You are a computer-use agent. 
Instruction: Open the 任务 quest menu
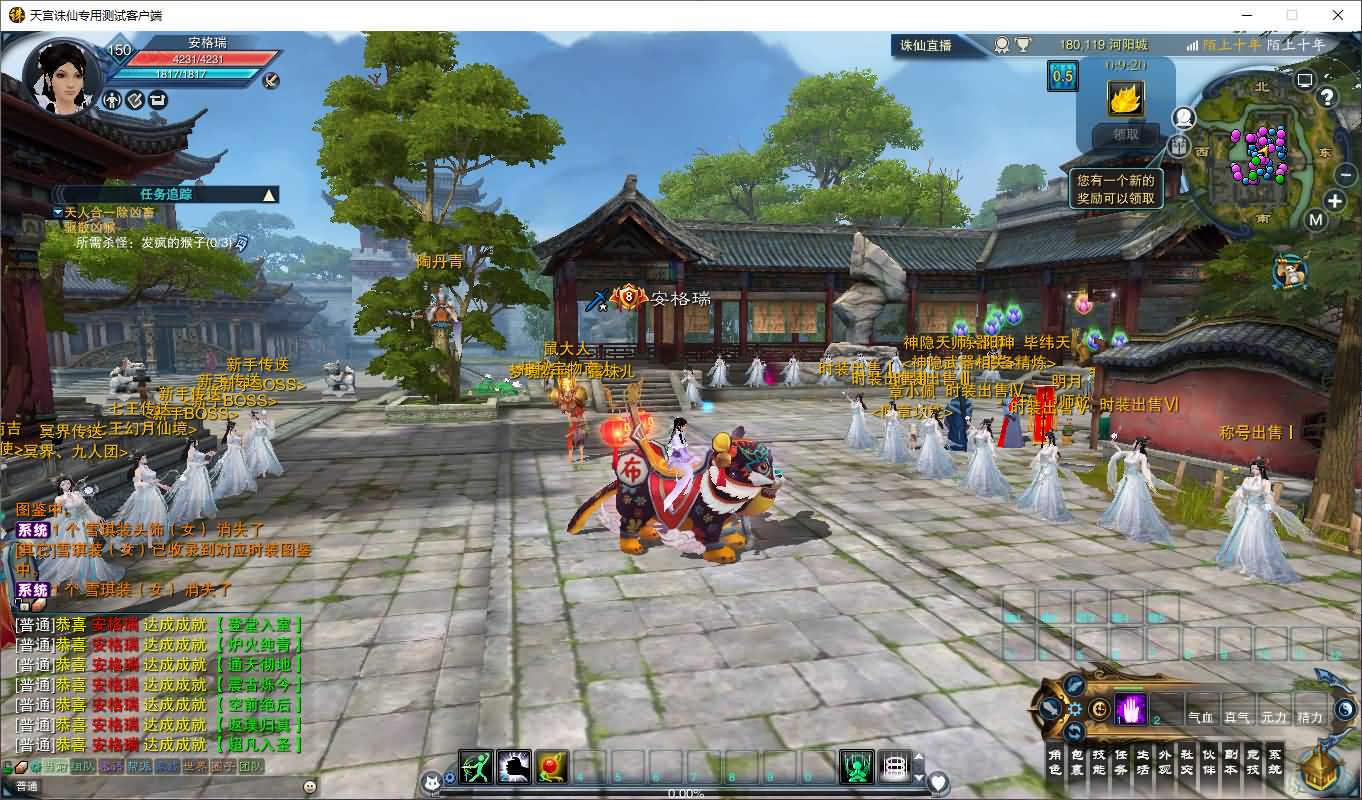1120,762
